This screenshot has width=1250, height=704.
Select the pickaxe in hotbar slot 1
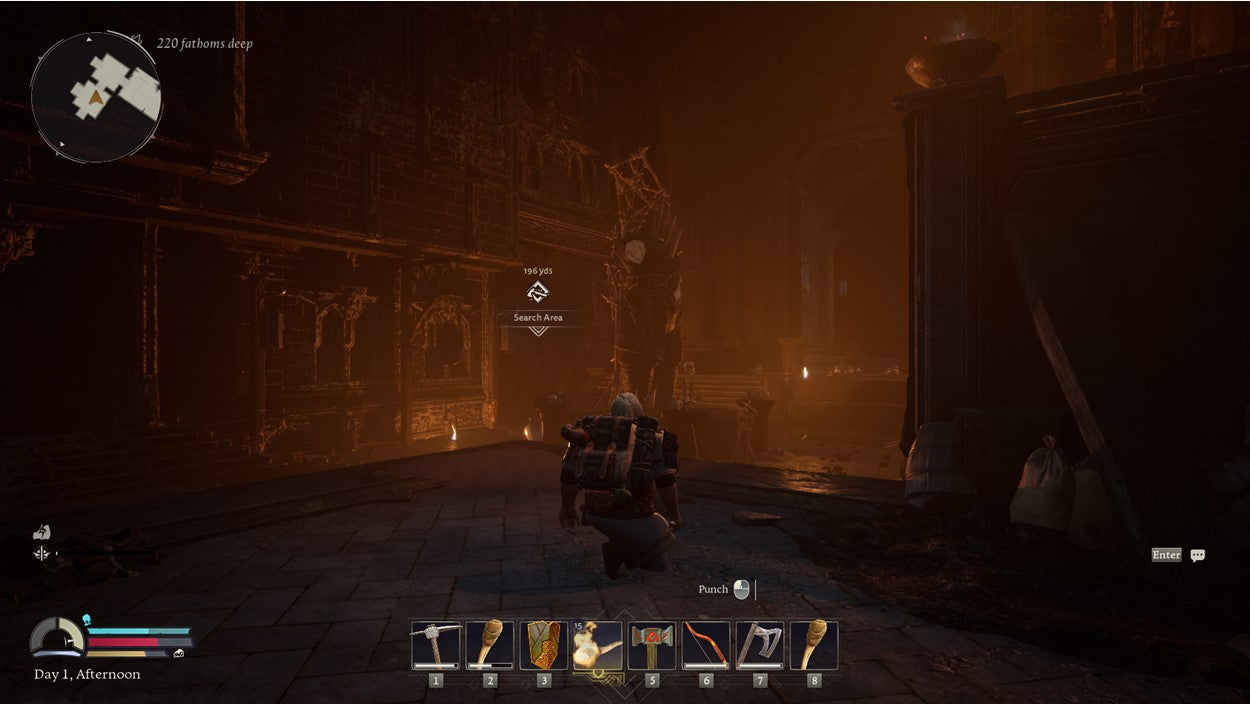pyautogui.click(x=435, y=645)
